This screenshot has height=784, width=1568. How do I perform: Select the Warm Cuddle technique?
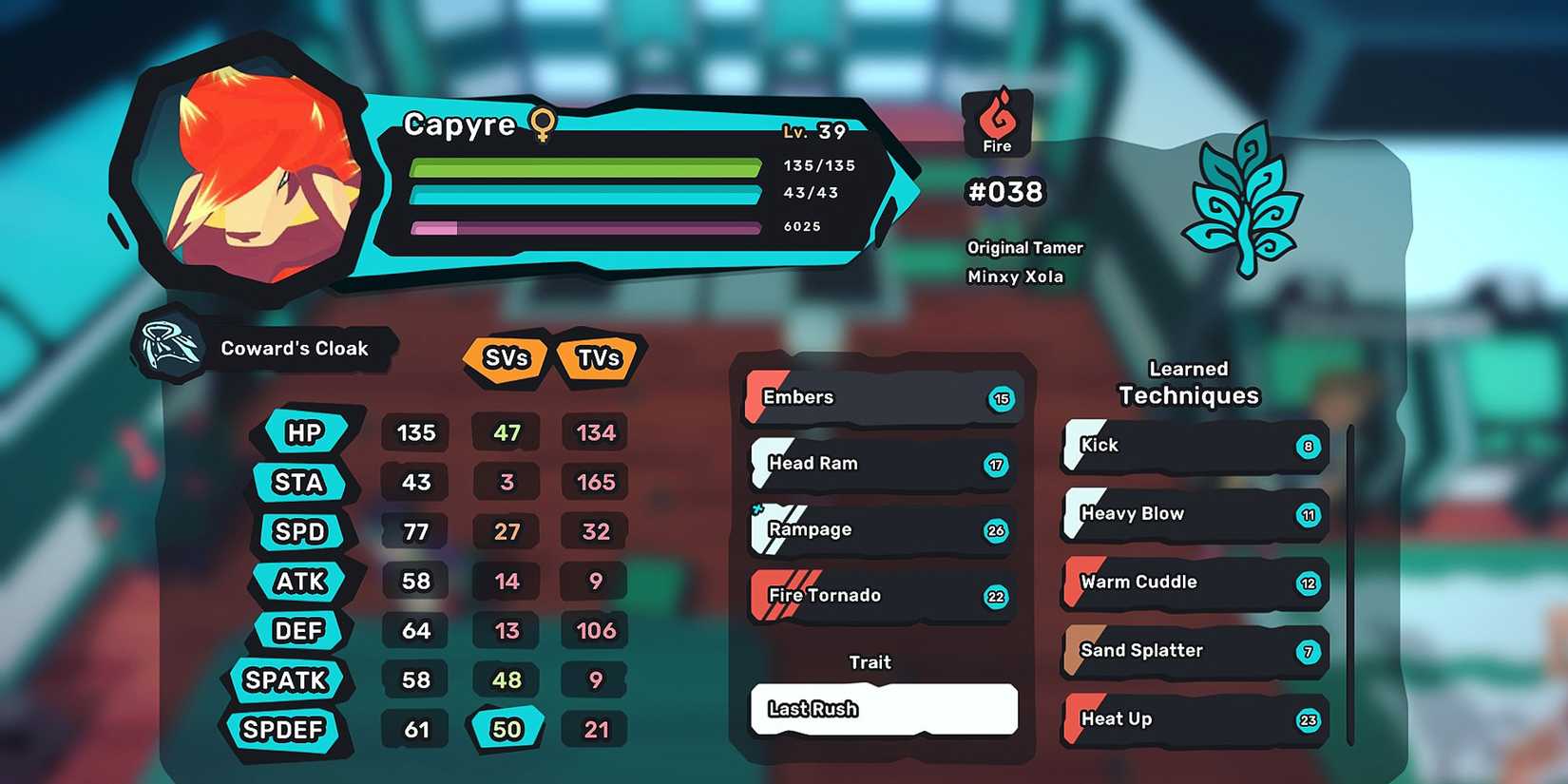(1193, 583)
